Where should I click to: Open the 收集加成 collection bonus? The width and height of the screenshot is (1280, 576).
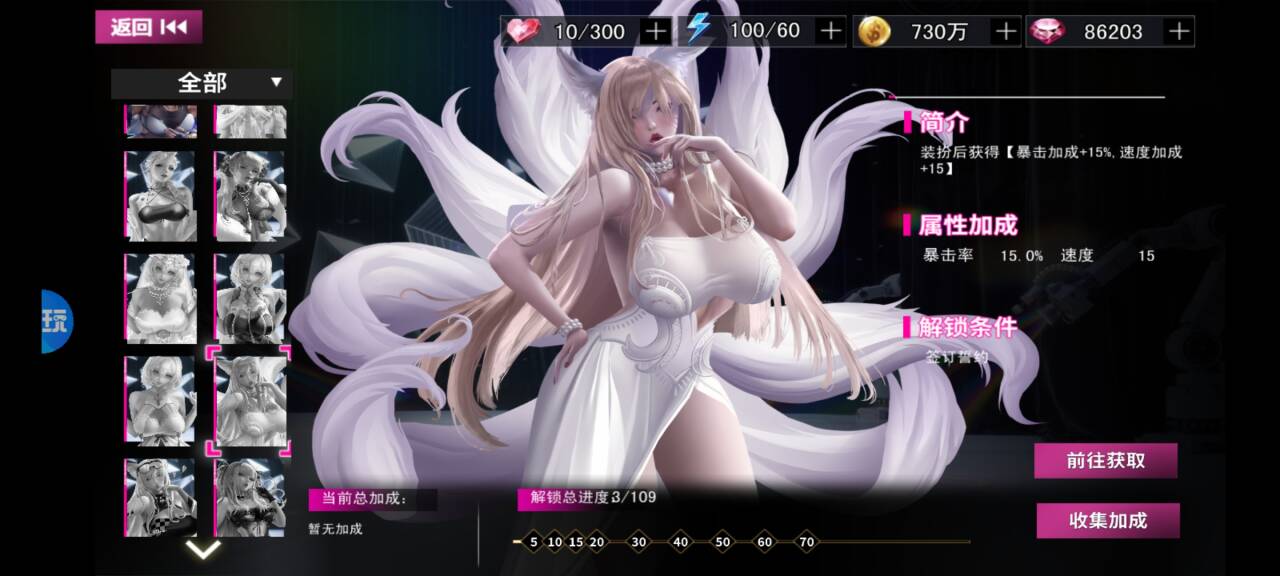point(1107,520)
